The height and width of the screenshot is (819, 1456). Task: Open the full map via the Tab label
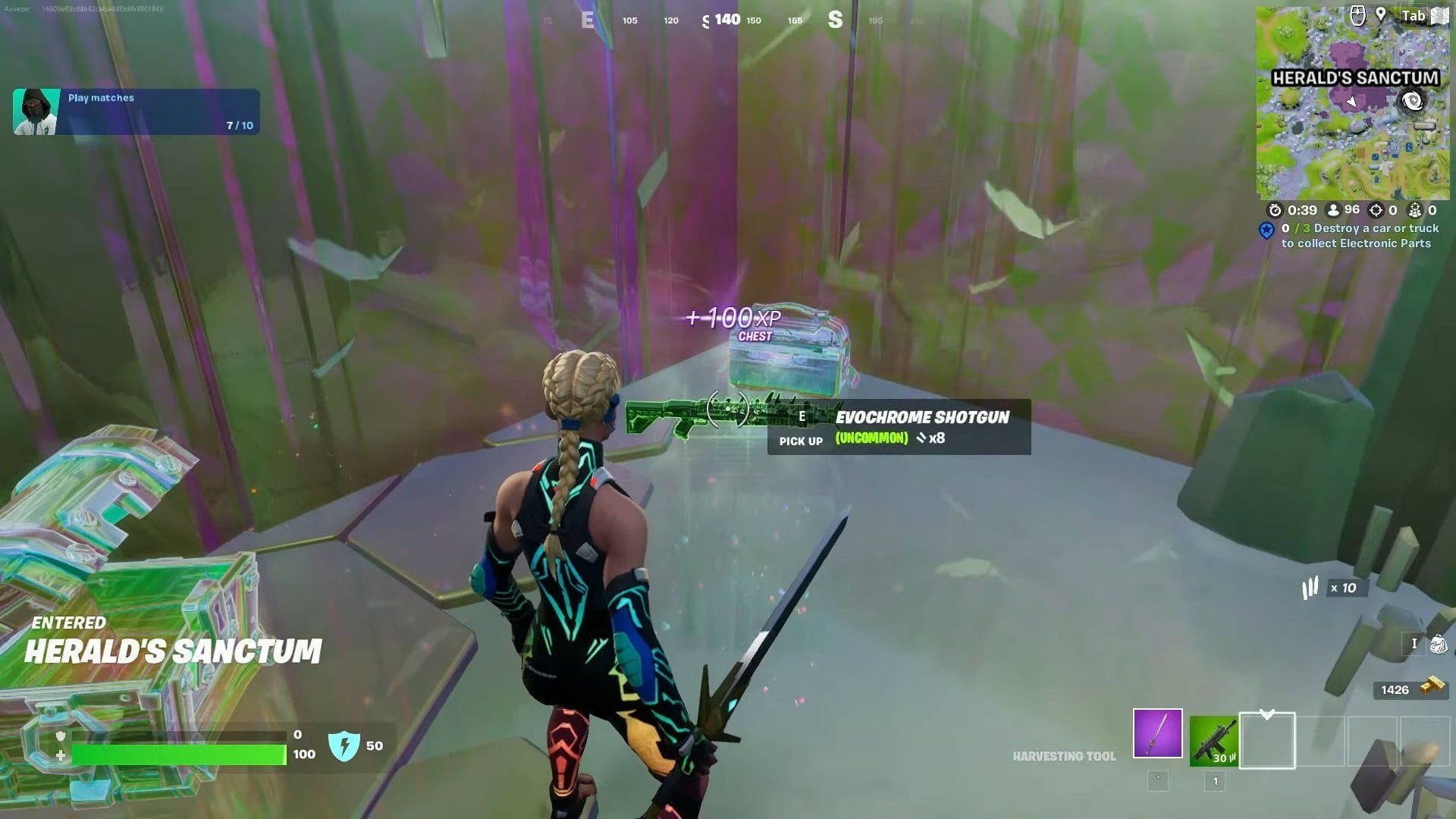[x=1413, y=14]
